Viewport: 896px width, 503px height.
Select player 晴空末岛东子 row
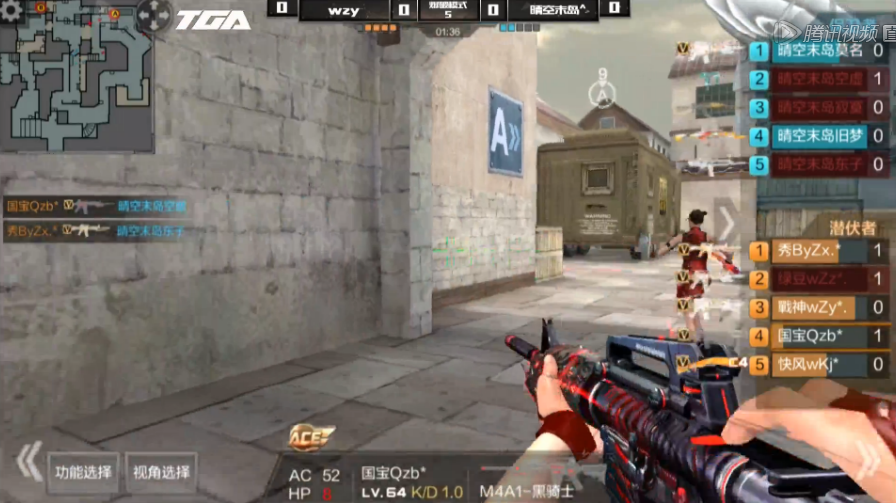818,164
